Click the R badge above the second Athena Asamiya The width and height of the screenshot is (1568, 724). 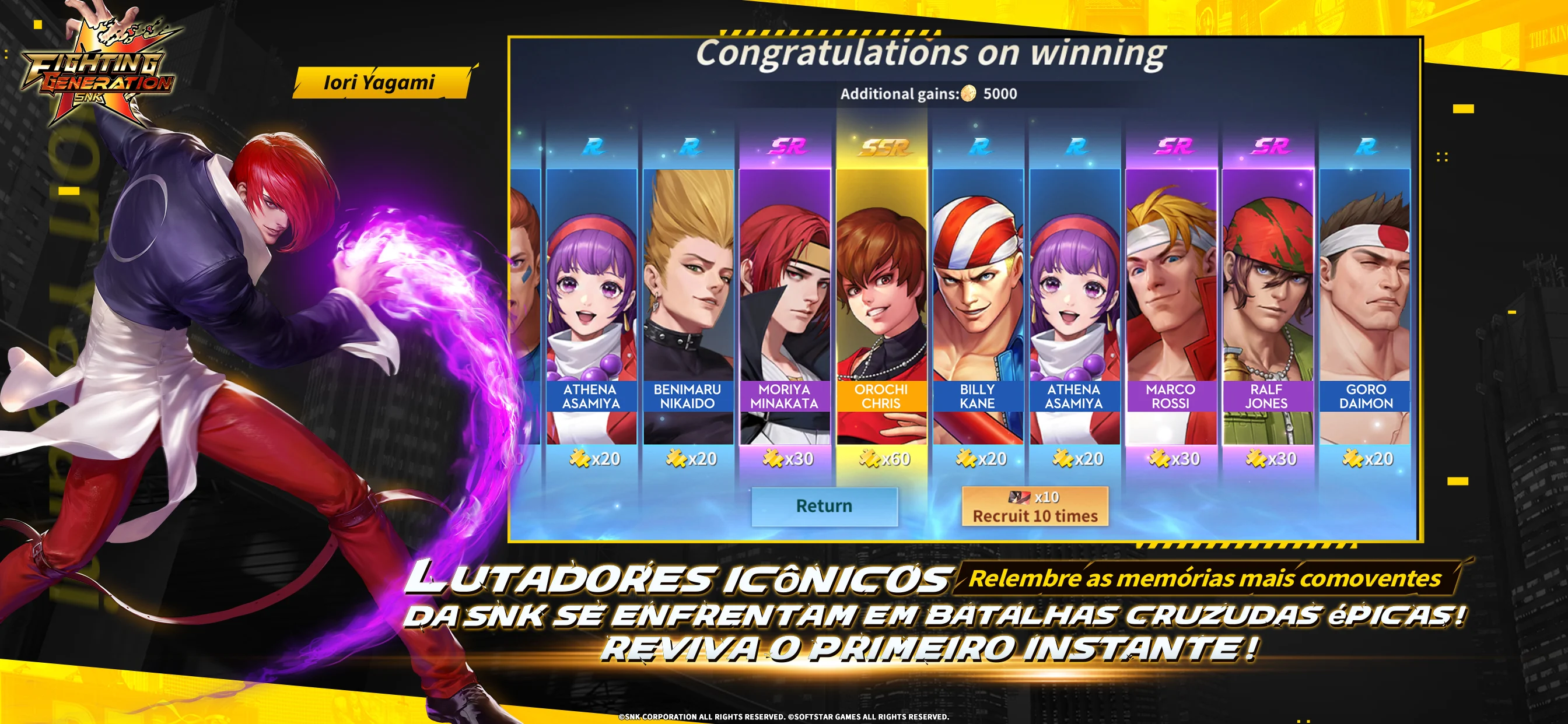(x=1077, y=146)
